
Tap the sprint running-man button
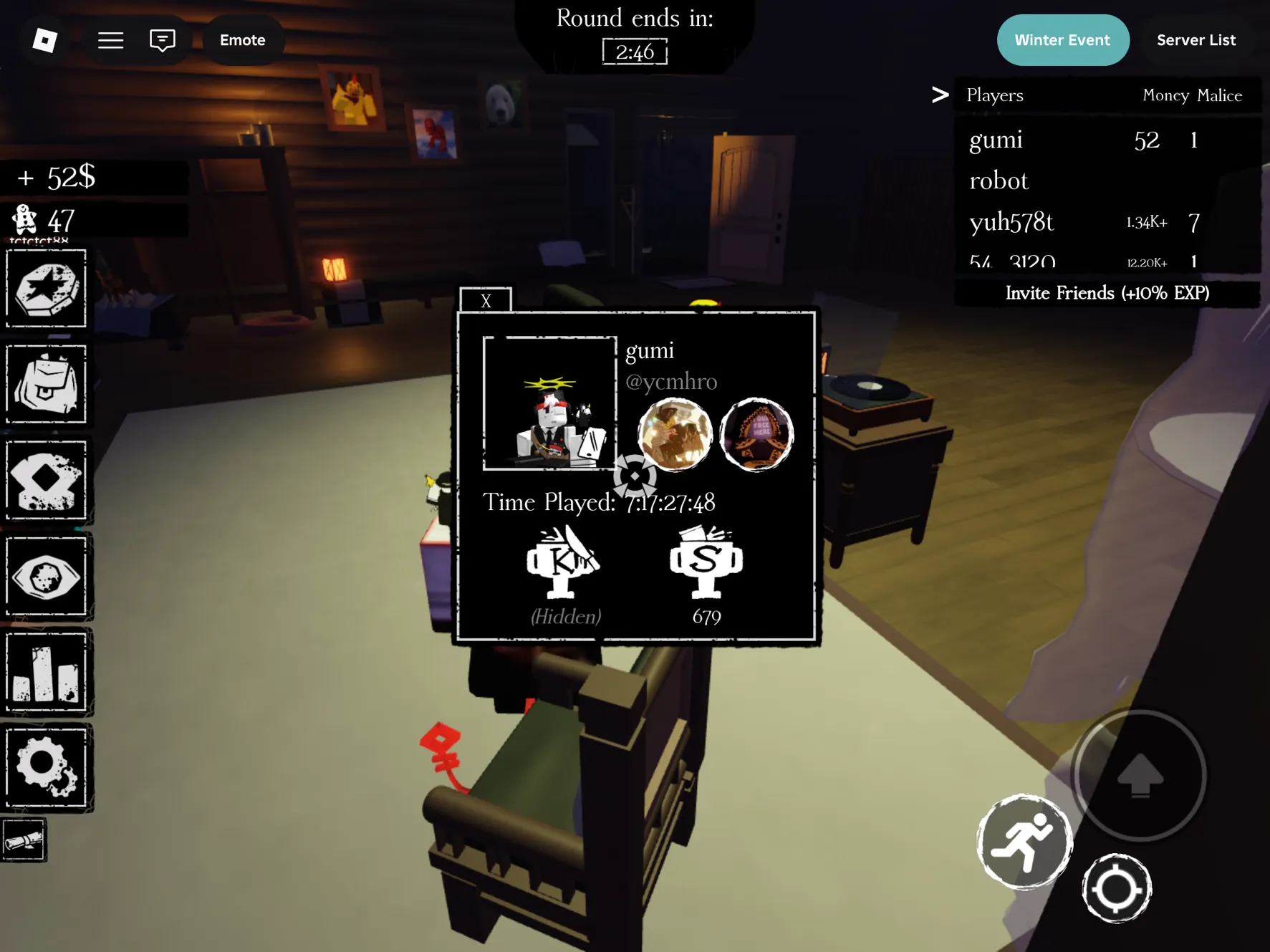[x=1024, y=842]
